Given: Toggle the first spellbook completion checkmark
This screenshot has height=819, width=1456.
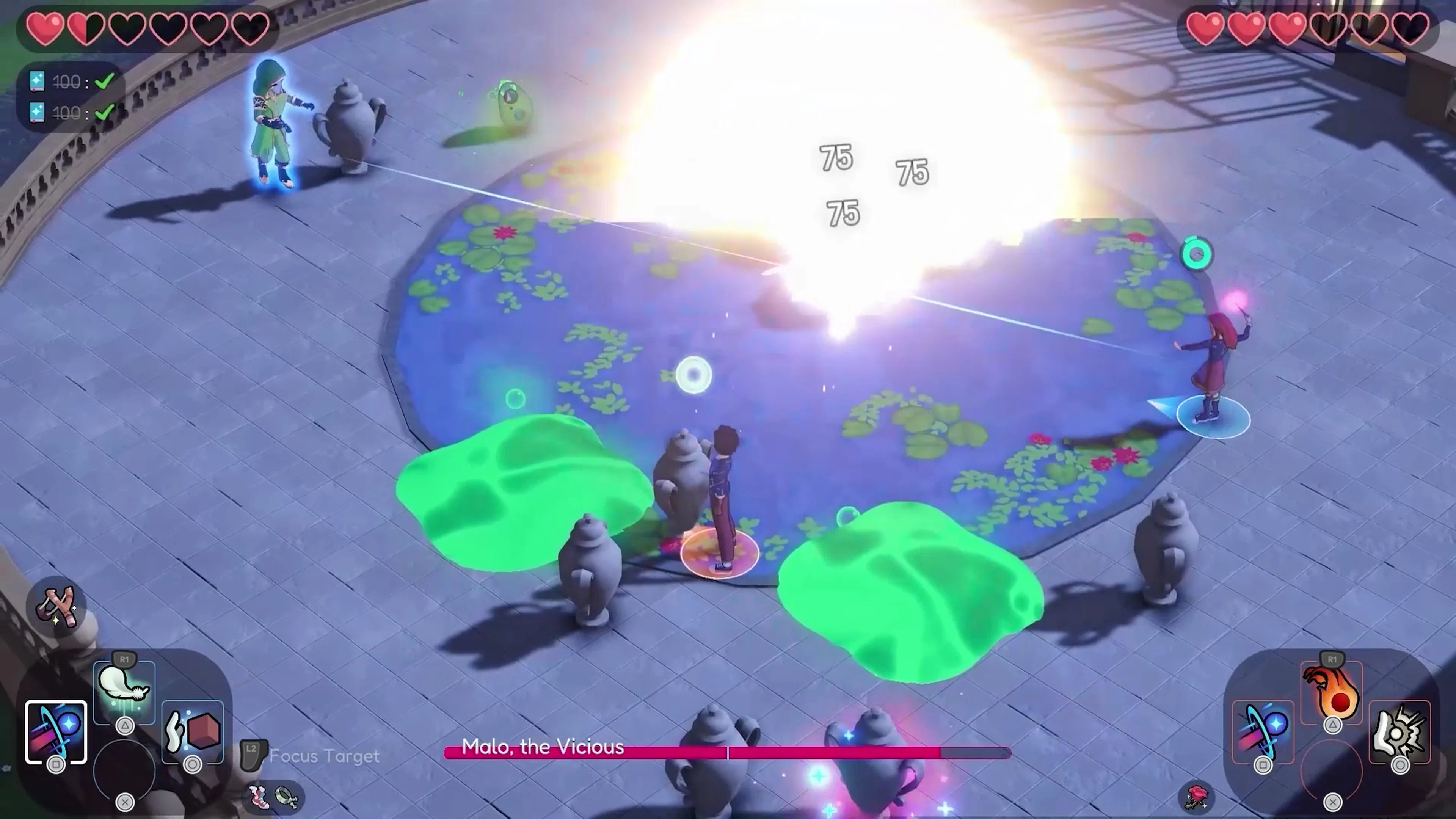Looking at the screenshot, I should 105,82.
